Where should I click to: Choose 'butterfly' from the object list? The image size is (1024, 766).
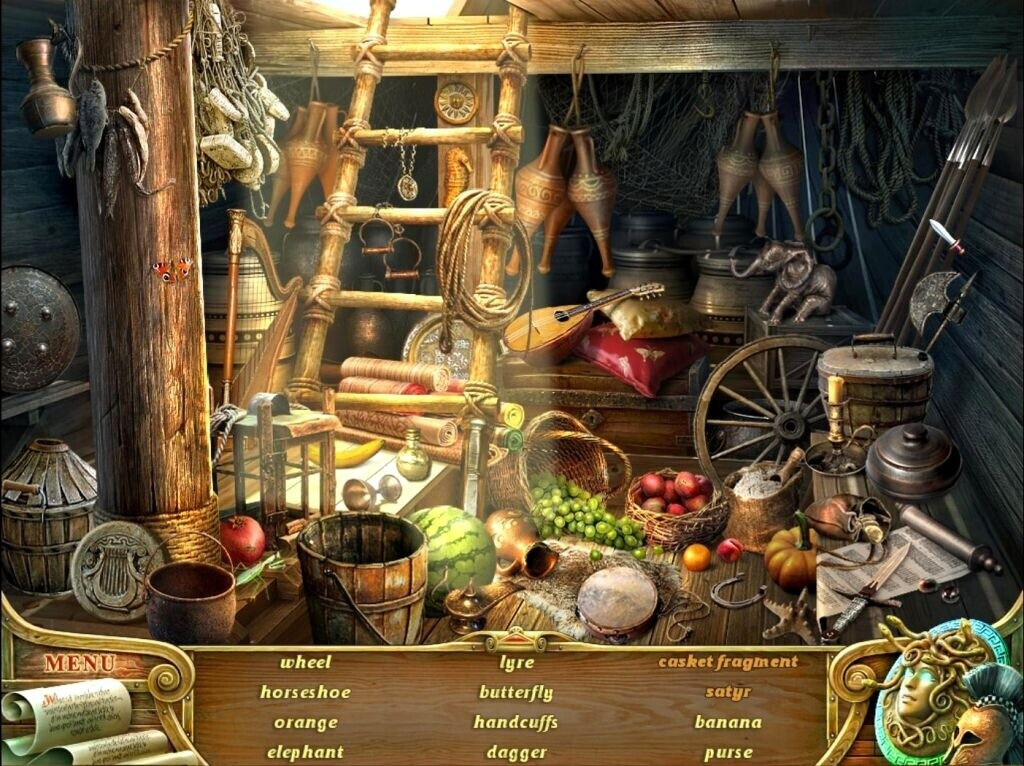pyautogui.click(x=516, y=691)
